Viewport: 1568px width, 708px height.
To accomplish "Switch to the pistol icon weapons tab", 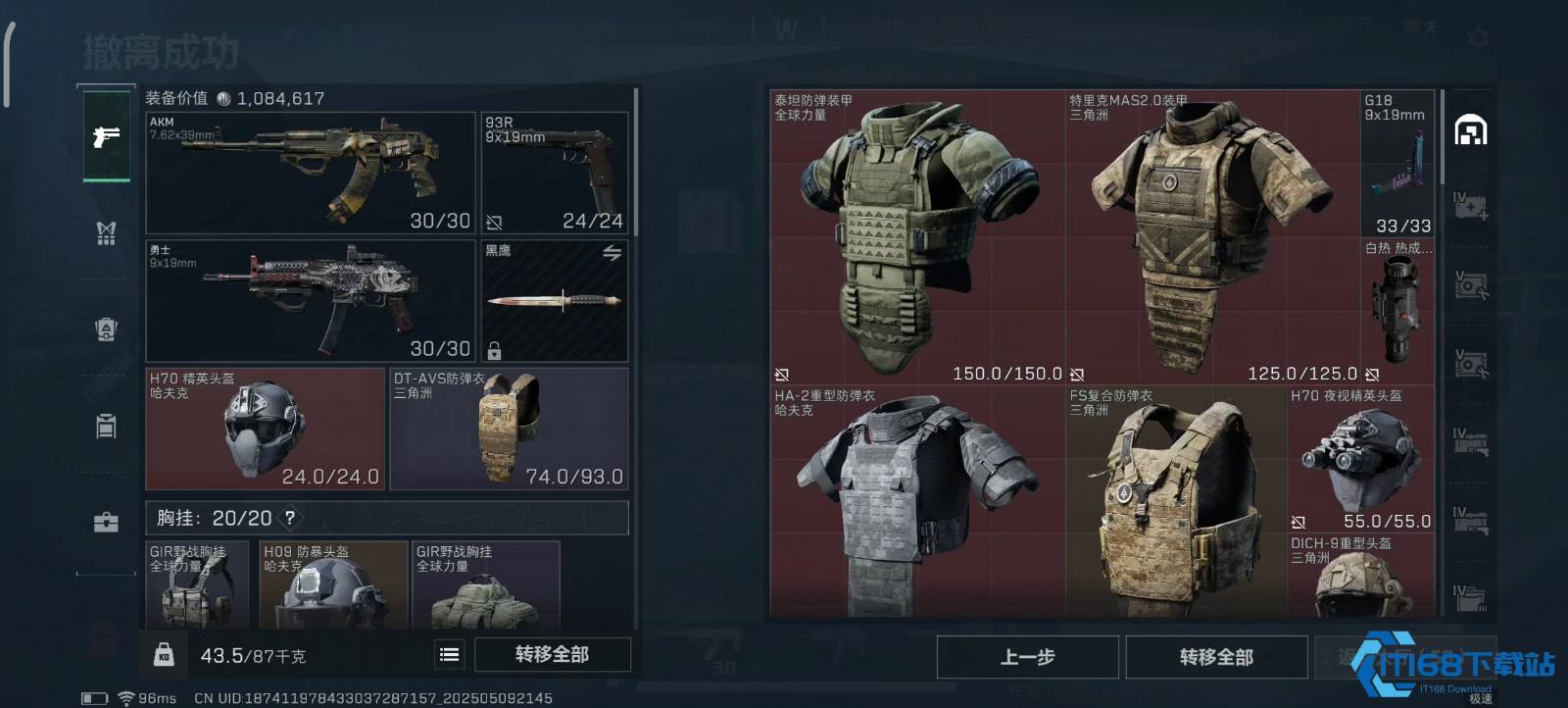I will pos(106,136).
